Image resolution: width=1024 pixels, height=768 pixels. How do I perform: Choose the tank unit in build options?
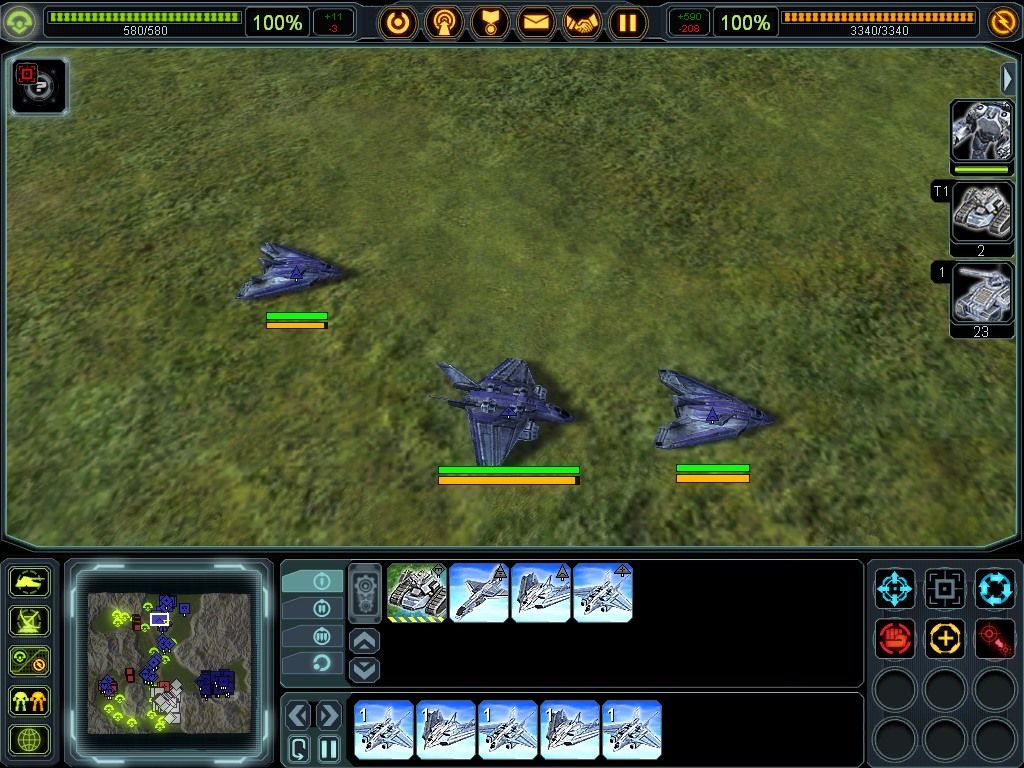(417, 593)
